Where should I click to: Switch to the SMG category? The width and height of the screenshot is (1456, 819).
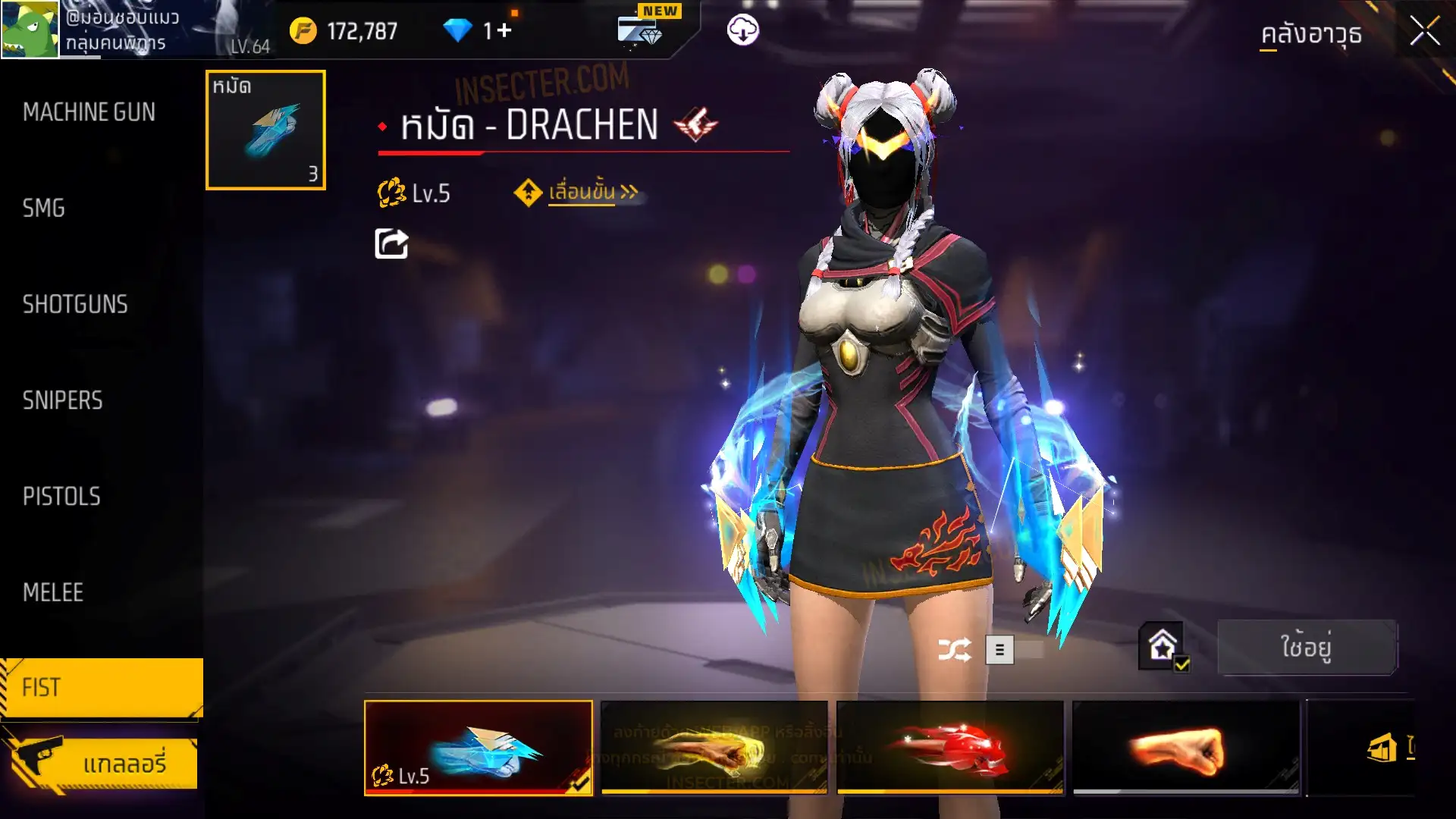[x=44, y=208]
